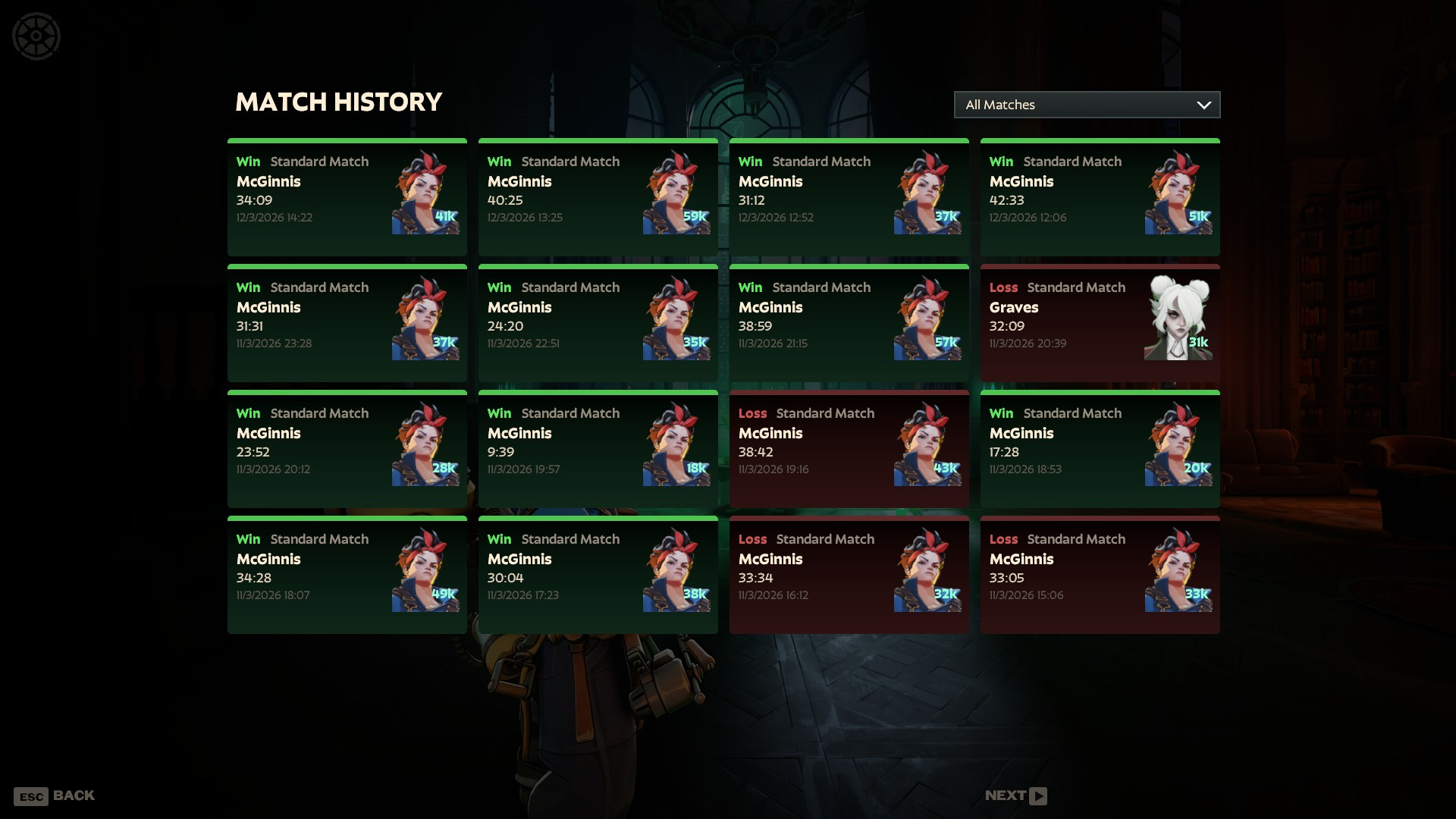
Task: View the McGinnis loss lasting 38:42
Action: pos(849,449)
